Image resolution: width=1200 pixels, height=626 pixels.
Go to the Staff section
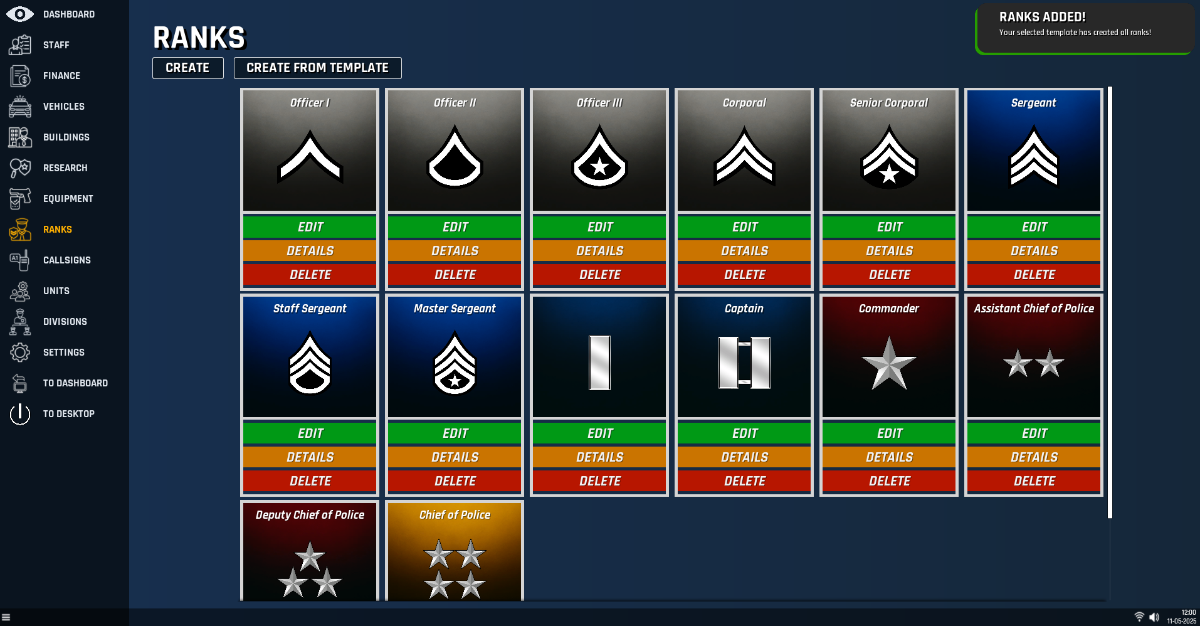(x=56, y=45)
